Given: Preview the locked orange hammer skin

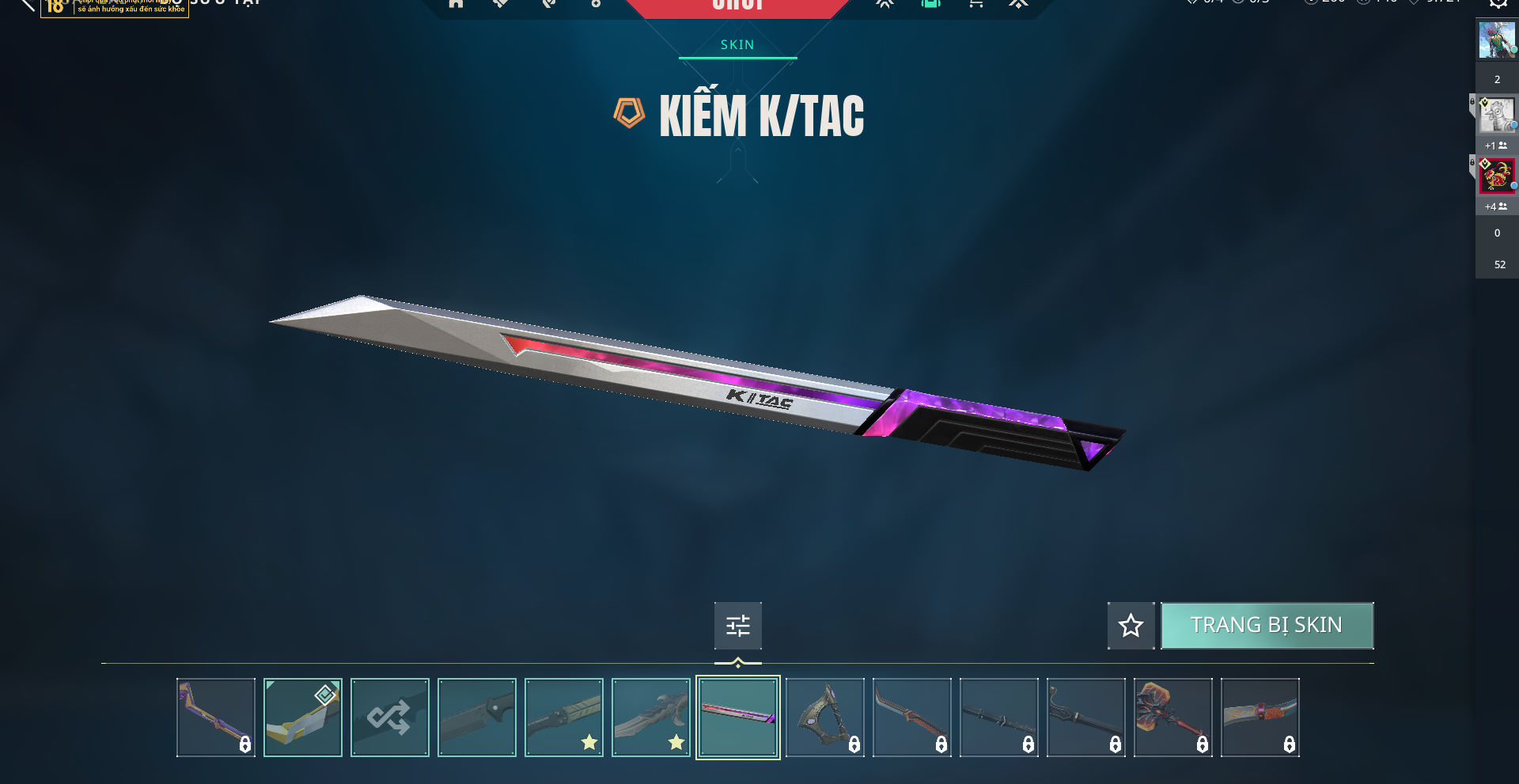Looking at the screenshot, I should pyautogui.click(x=1173, y=718).
